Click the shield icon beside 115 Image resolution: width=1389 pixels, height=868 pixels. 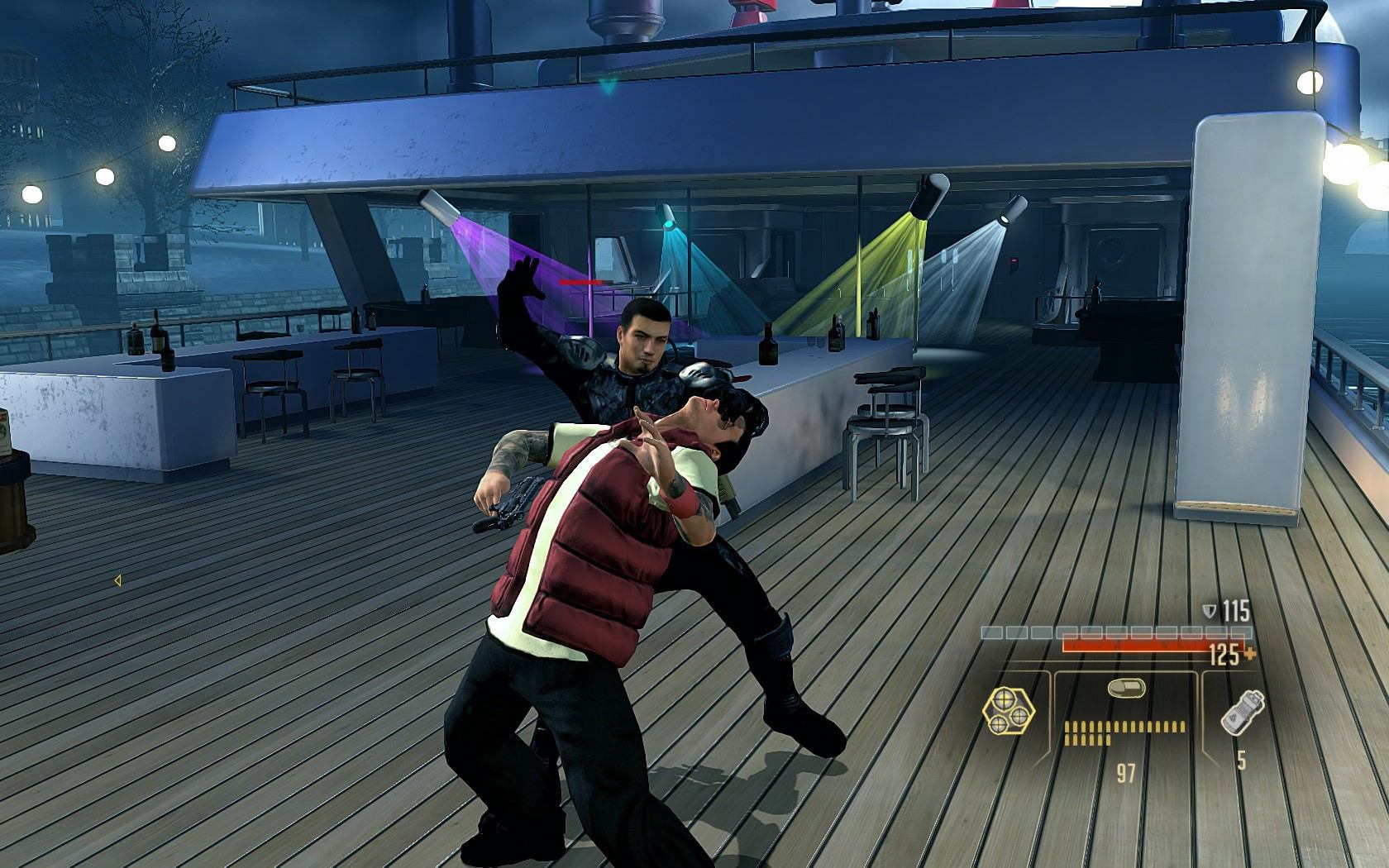point(1210,612)
